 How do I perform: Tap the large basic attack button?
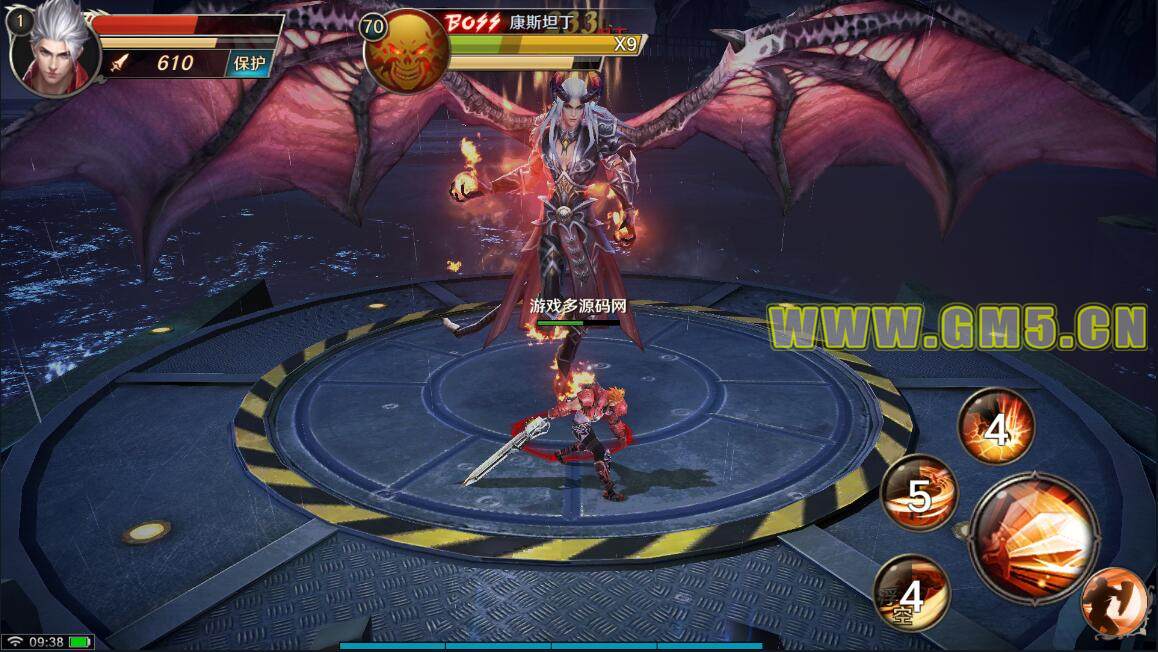pos(1033,538)
